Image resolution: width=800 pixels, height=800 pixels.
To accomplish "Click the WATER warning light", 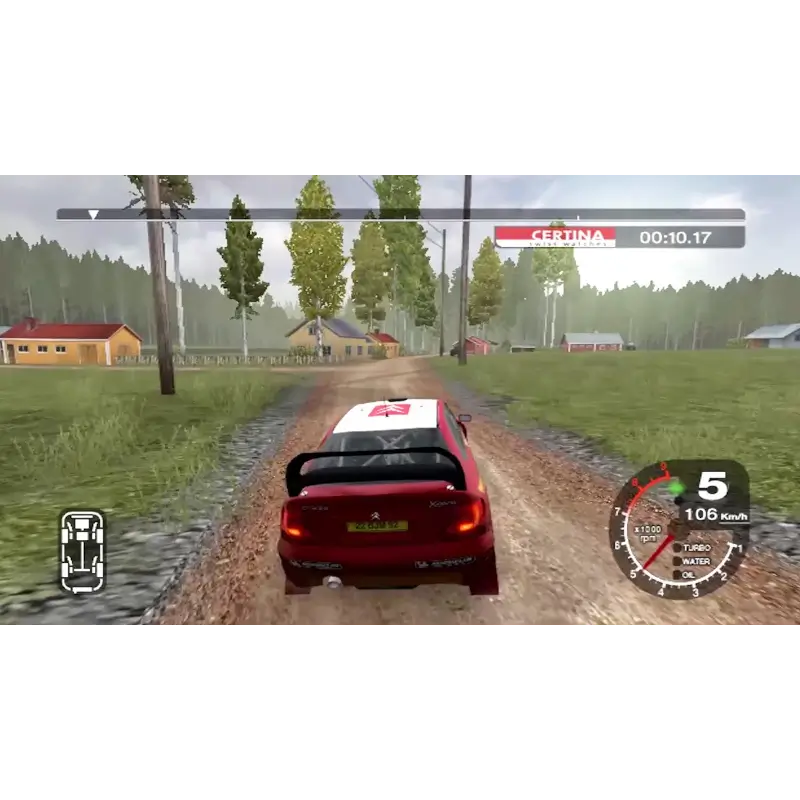I will pos(677,561).
